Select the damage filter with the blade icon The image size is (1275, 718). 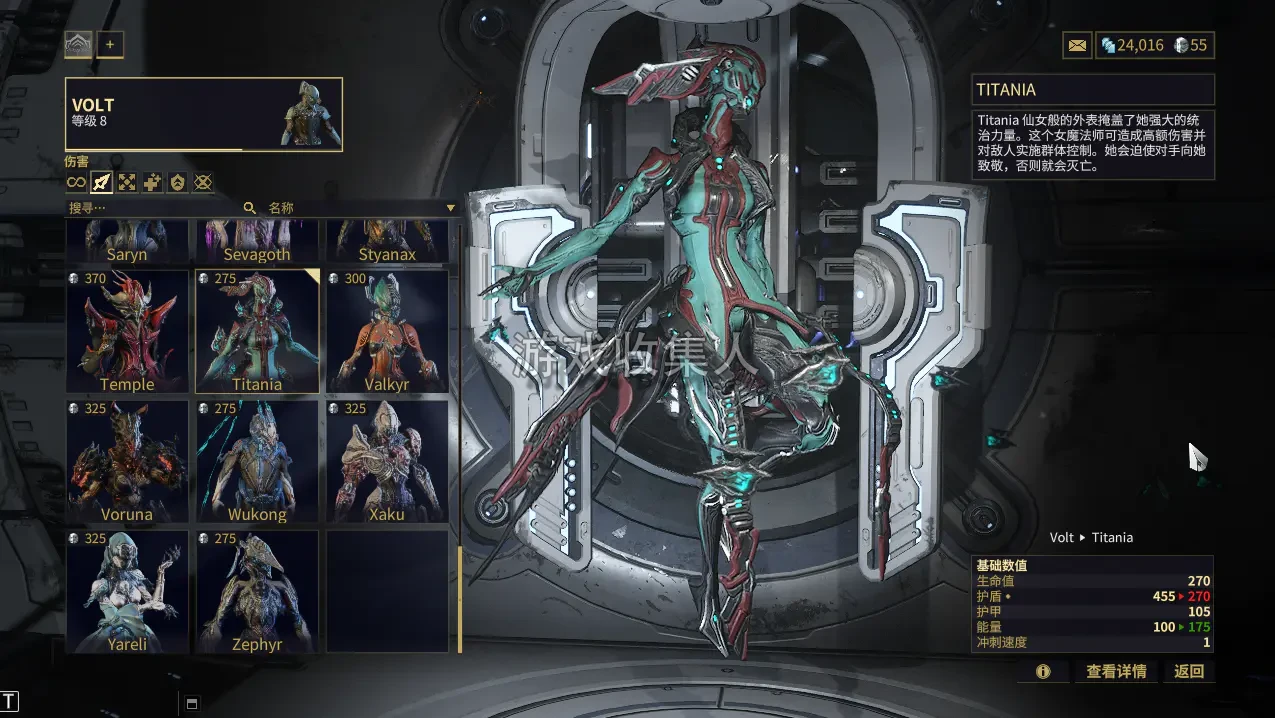coord(101,182)
